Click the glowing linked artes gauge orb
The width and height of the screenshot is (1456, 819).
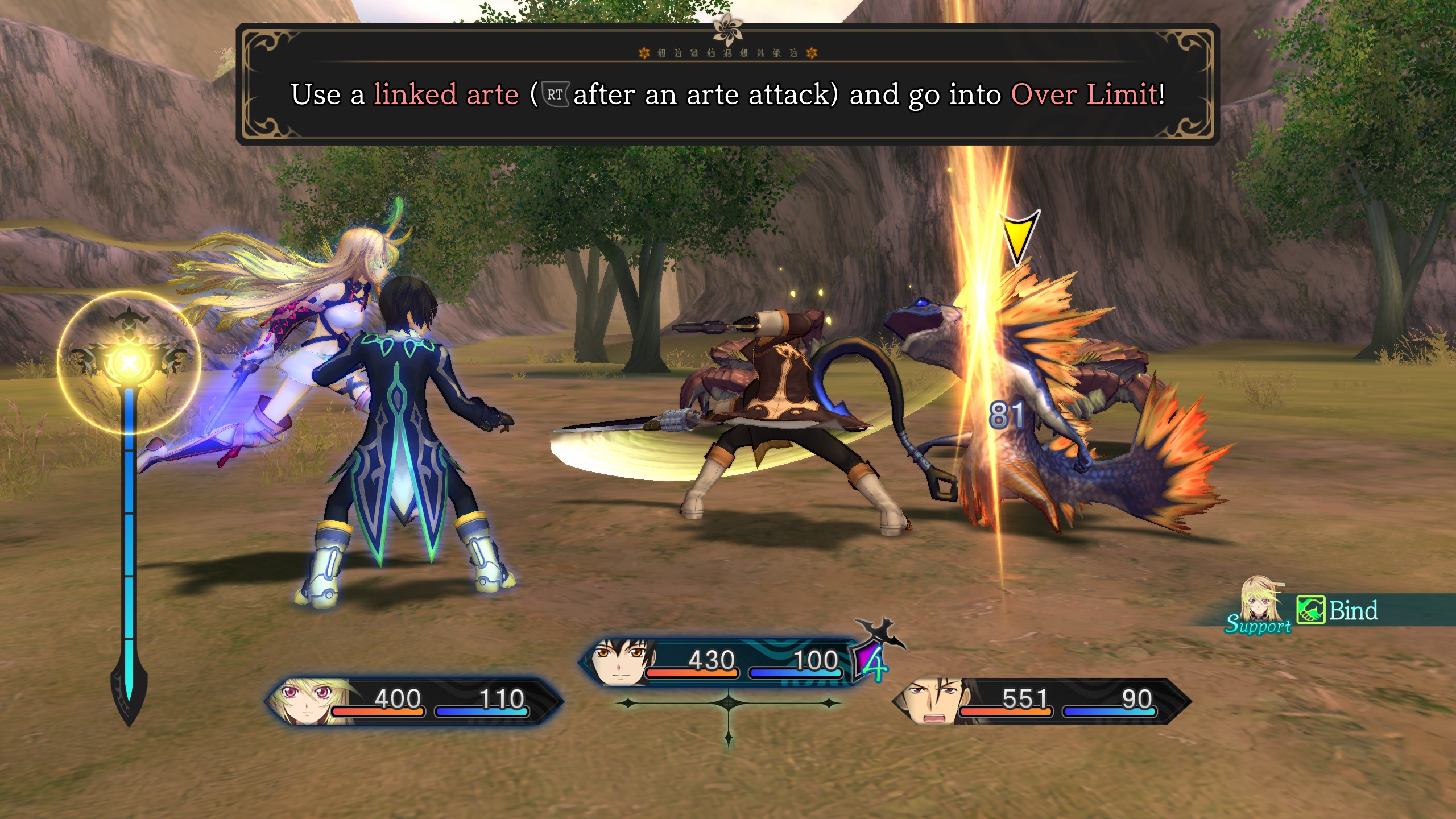[129, 362]
